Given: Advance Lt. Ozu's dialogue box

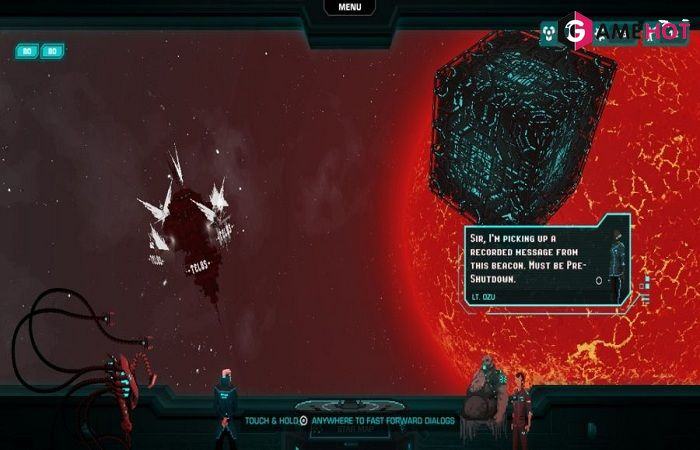Looking at the screenshot, I should click(598, 281).
